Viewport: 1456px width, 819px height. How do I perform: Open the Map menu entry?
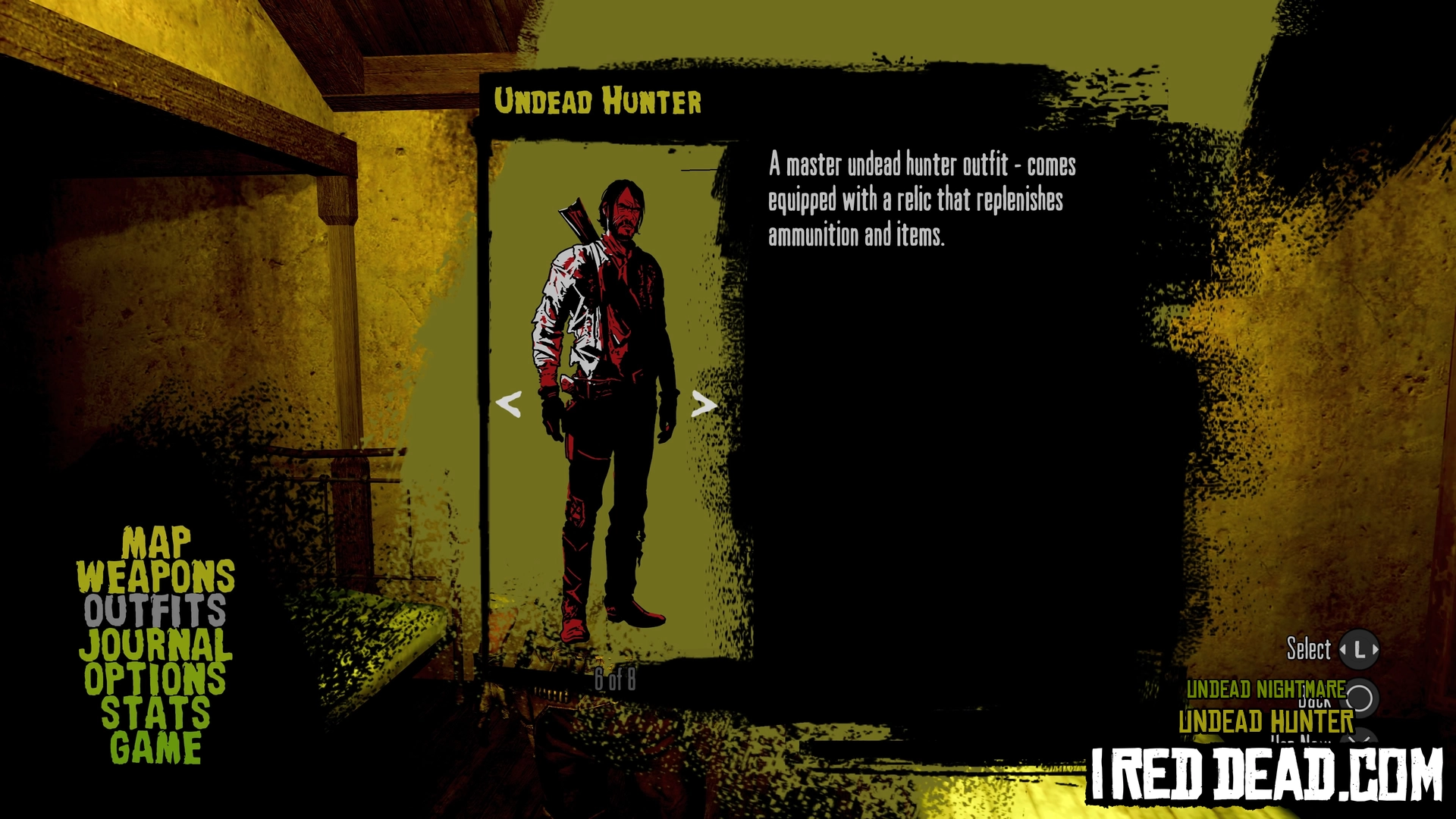(x=155, y=543)
